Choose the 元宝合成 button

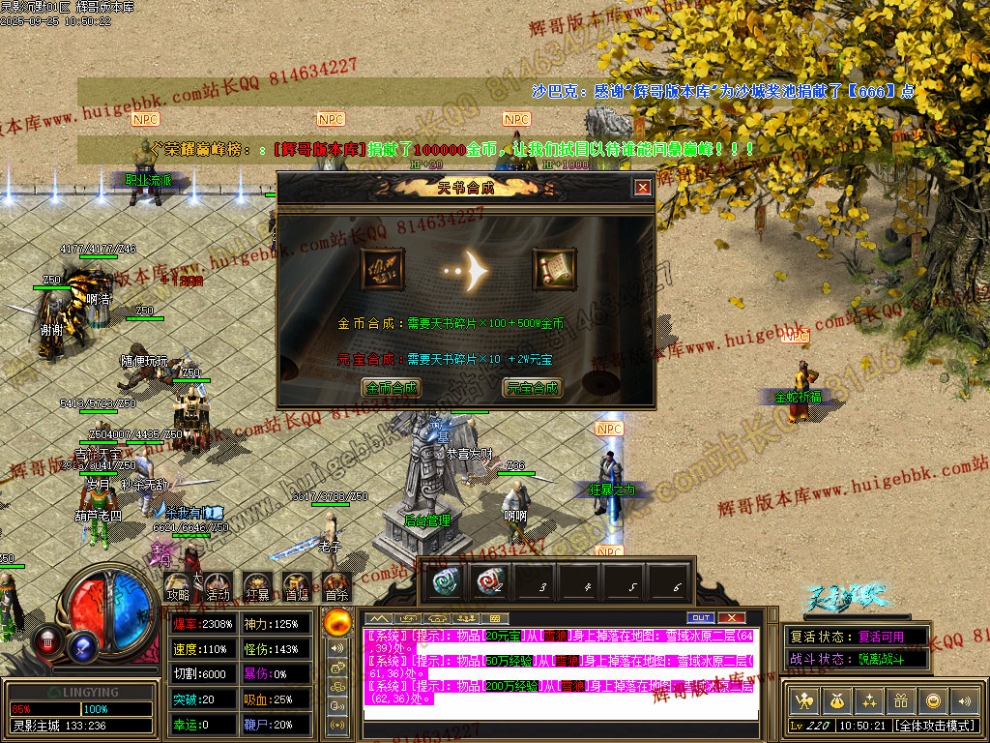532,387
